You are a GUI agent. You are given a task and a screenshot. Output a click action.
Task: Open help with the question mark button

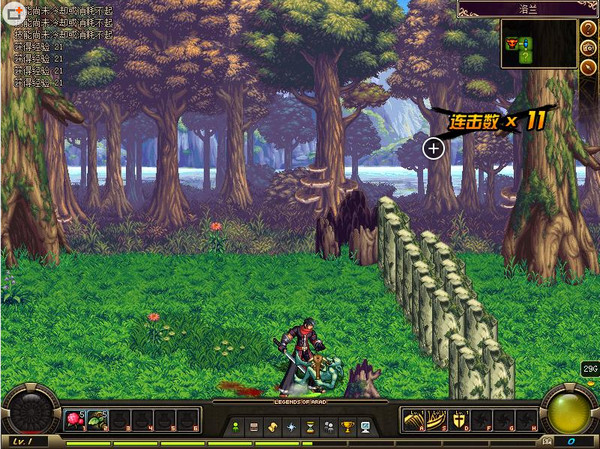[588, 27]
